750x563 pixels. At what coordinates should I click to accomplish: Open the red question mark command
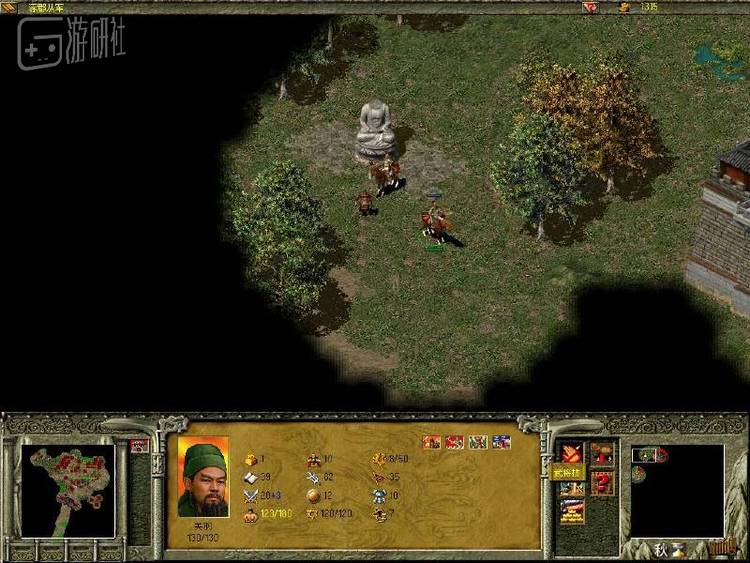click(x=602, y=483)
